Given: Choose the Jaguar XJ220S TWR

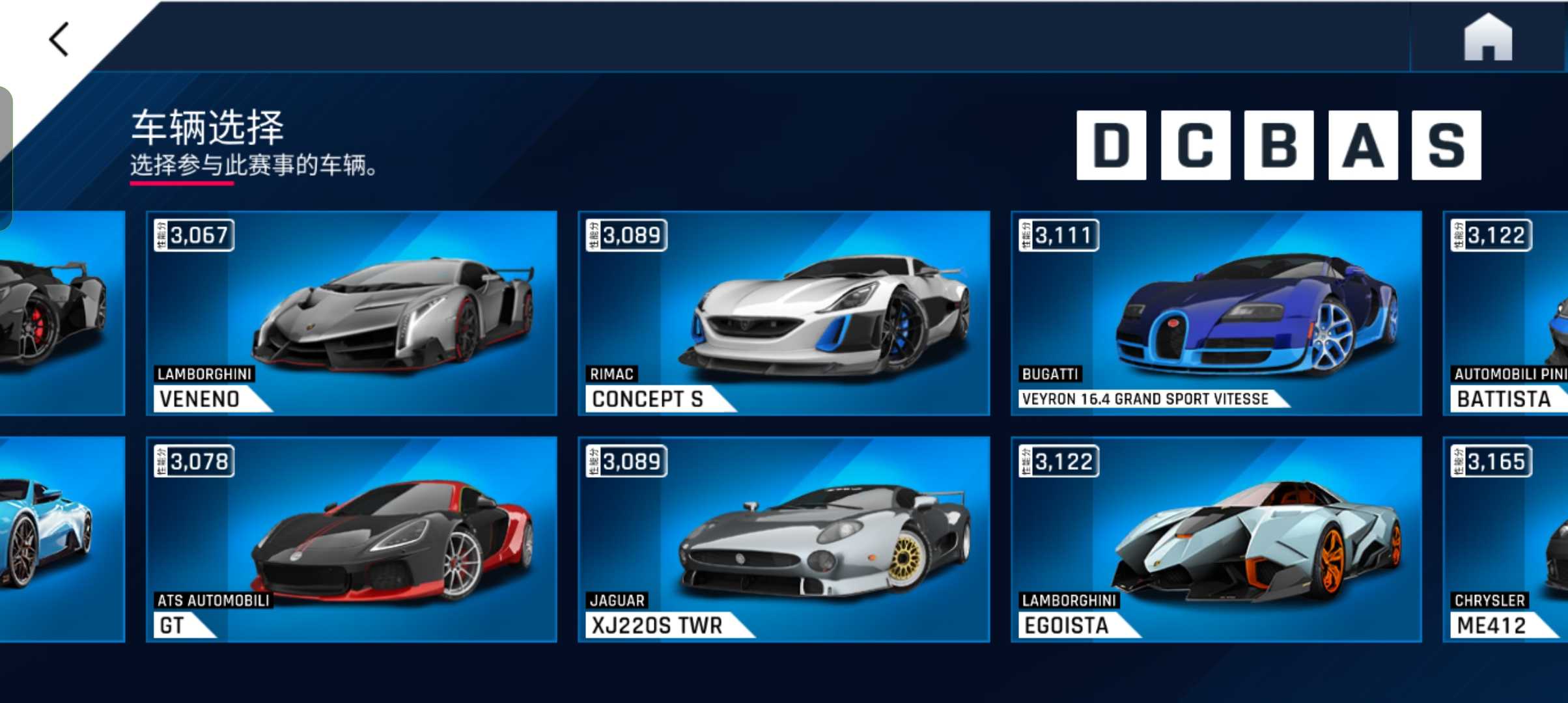Looking at the screenshot, I should (783, 539).
